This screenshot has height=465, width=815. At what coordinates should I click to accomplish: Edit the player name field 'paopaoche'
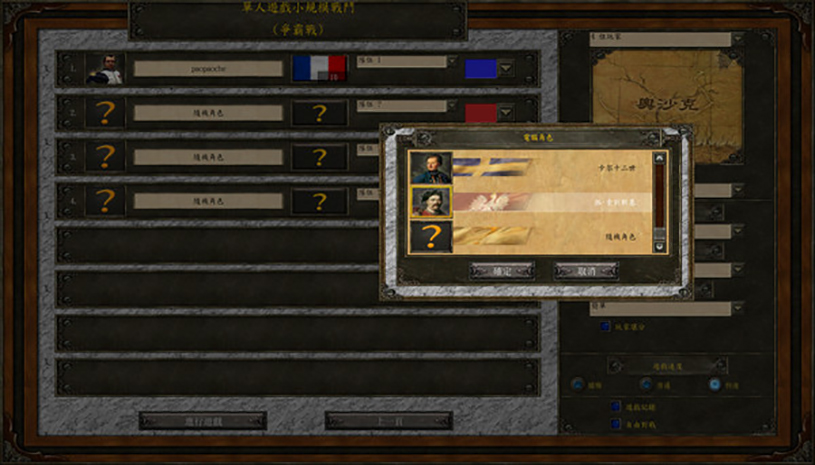(x=208, y=69)
